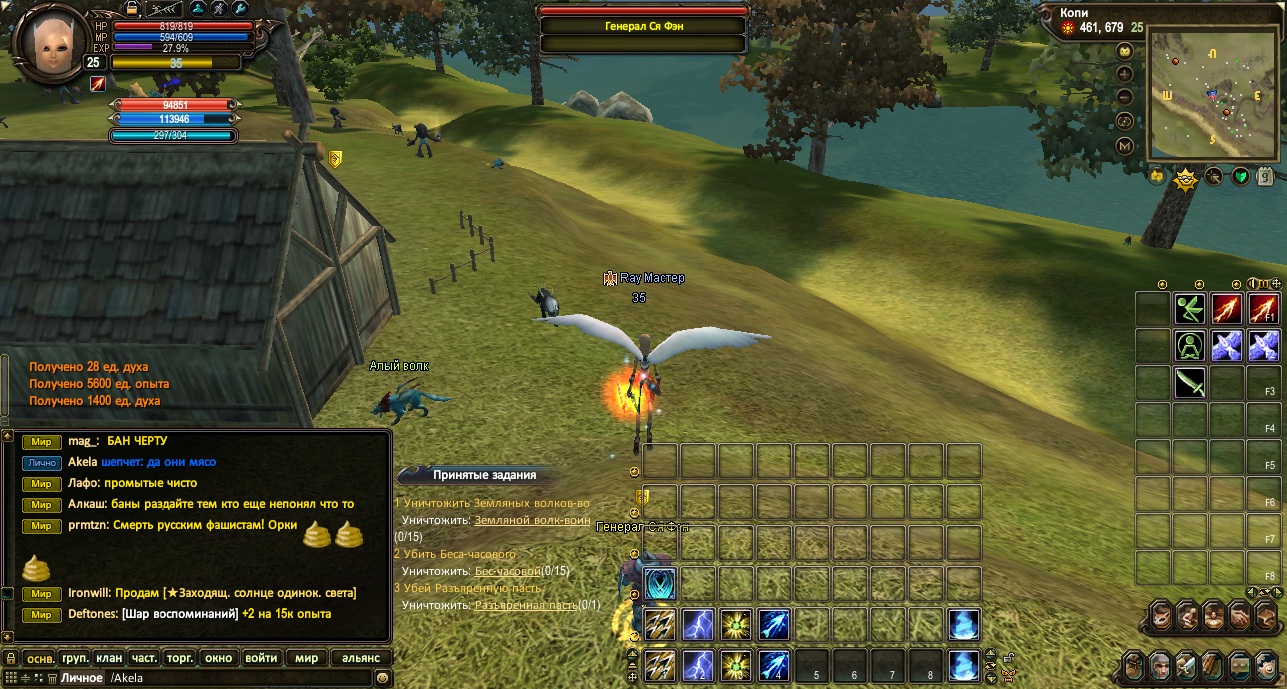Viewport: 1287px width, 689px height.
Task: Activate the green running figure skill
Action: [x=1190, y=309]
